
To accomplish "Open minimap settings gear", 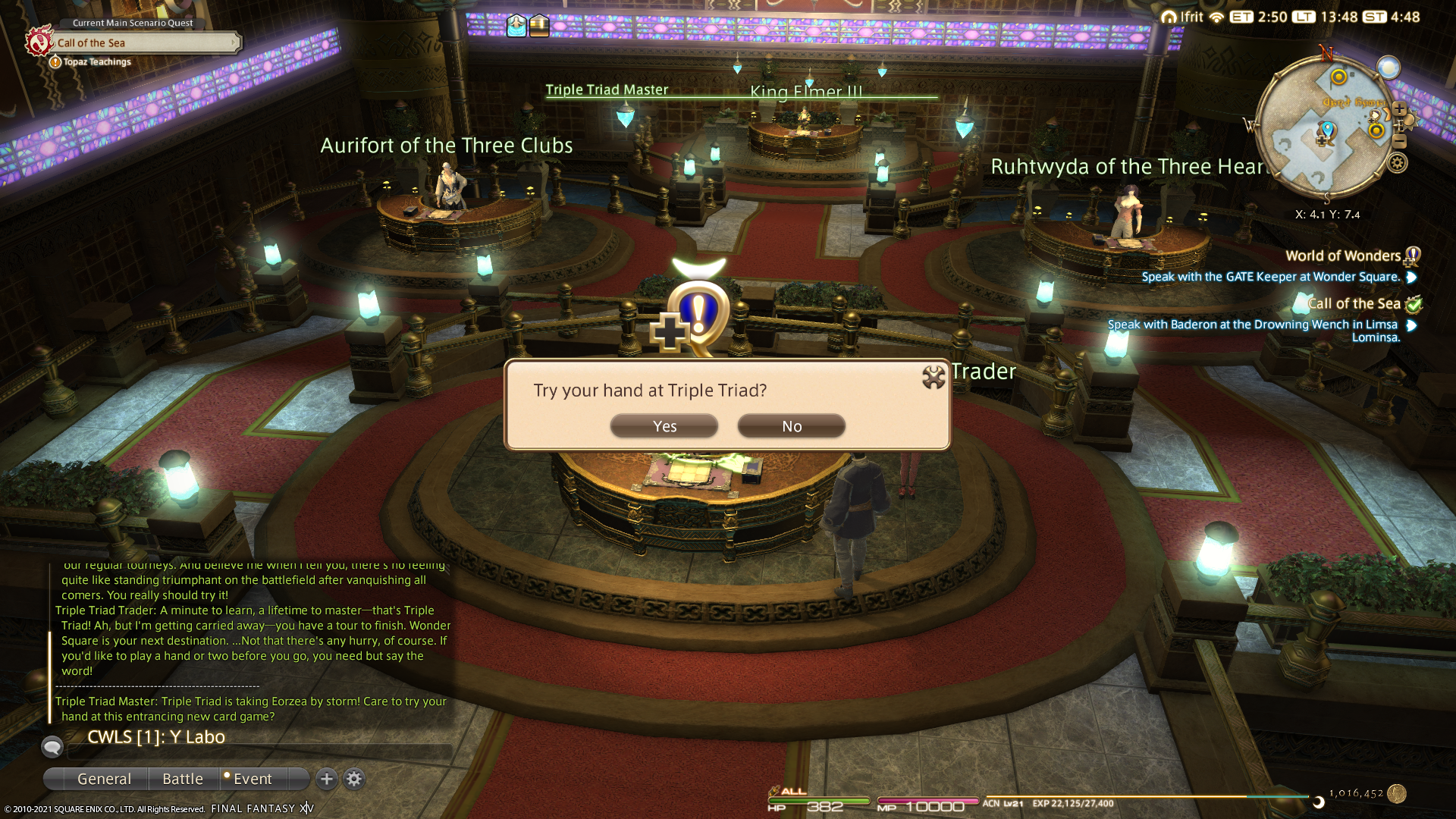I will pyautogui.click(x=1398, y=163).
